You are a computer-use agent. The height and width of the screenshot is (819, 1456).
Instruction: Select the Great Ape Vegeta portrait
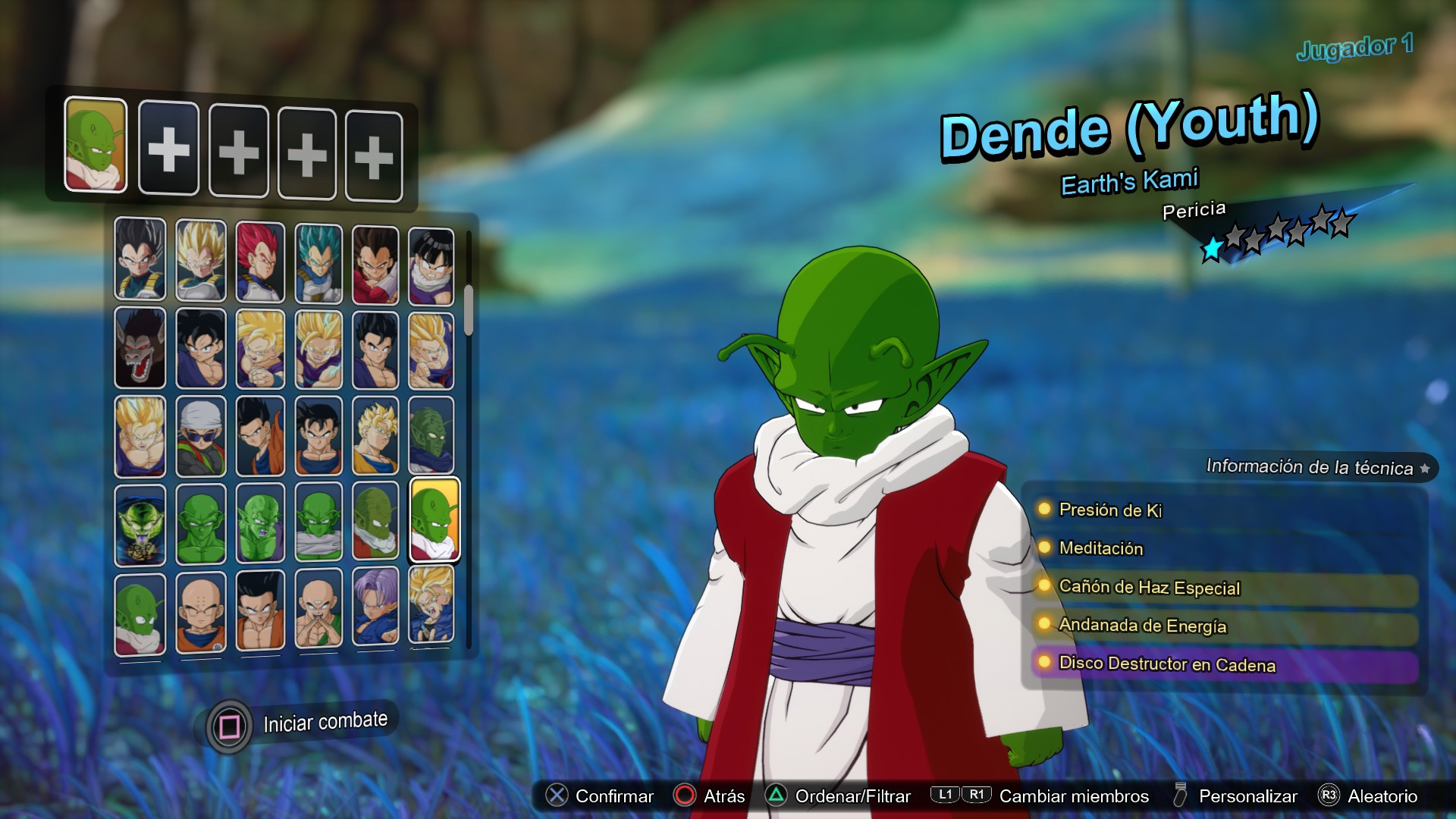(x=140, y=349)
